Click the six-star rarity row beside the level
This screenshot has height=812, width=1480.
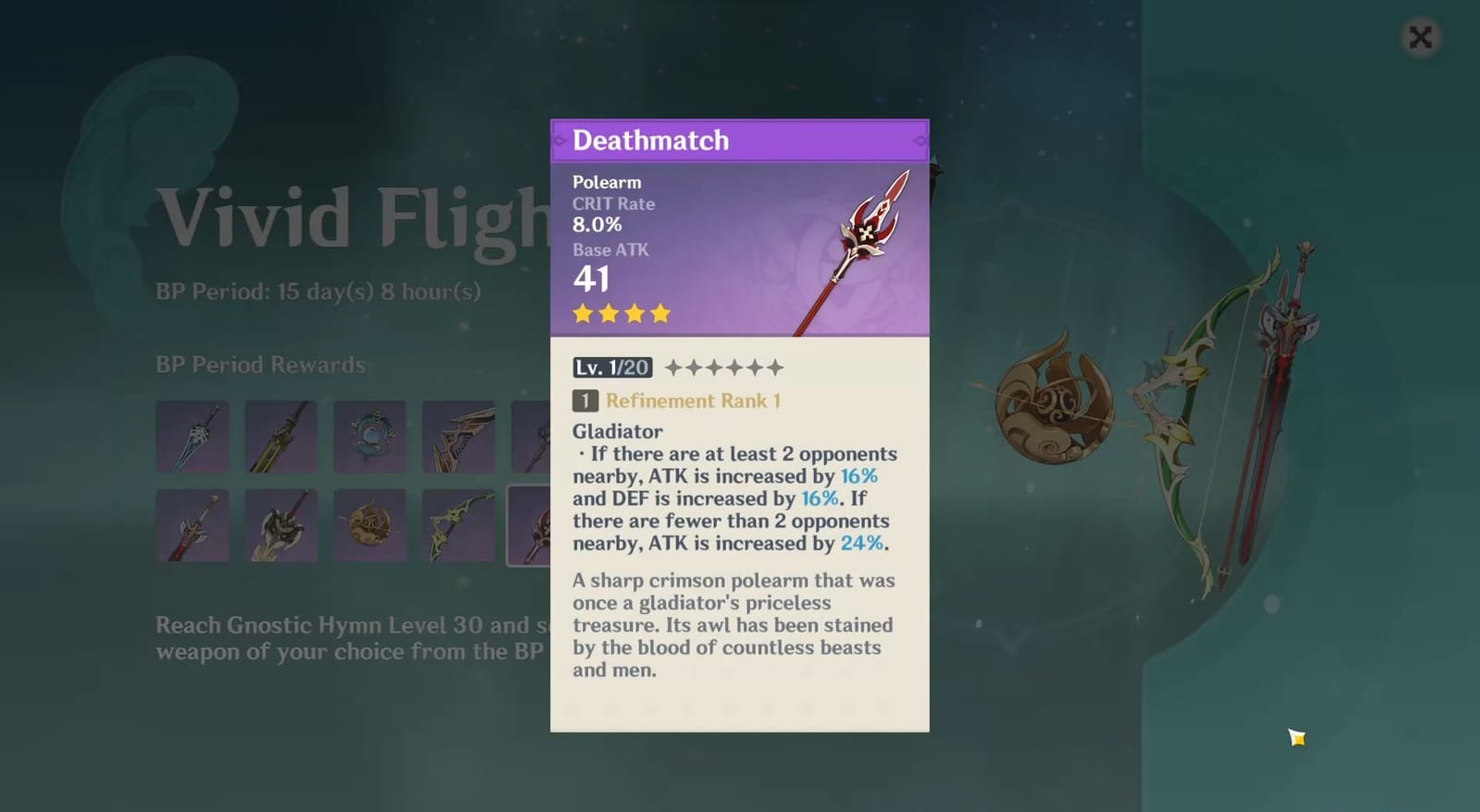tap(722, 366)
